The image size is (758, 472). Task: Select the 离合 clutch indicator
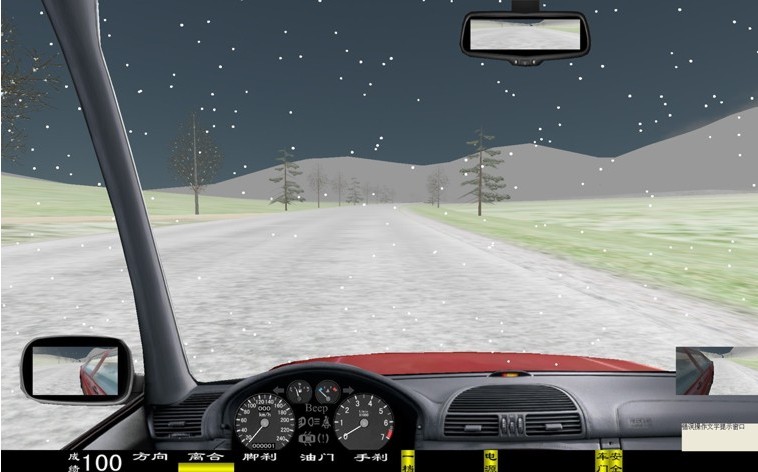(205, 457)
